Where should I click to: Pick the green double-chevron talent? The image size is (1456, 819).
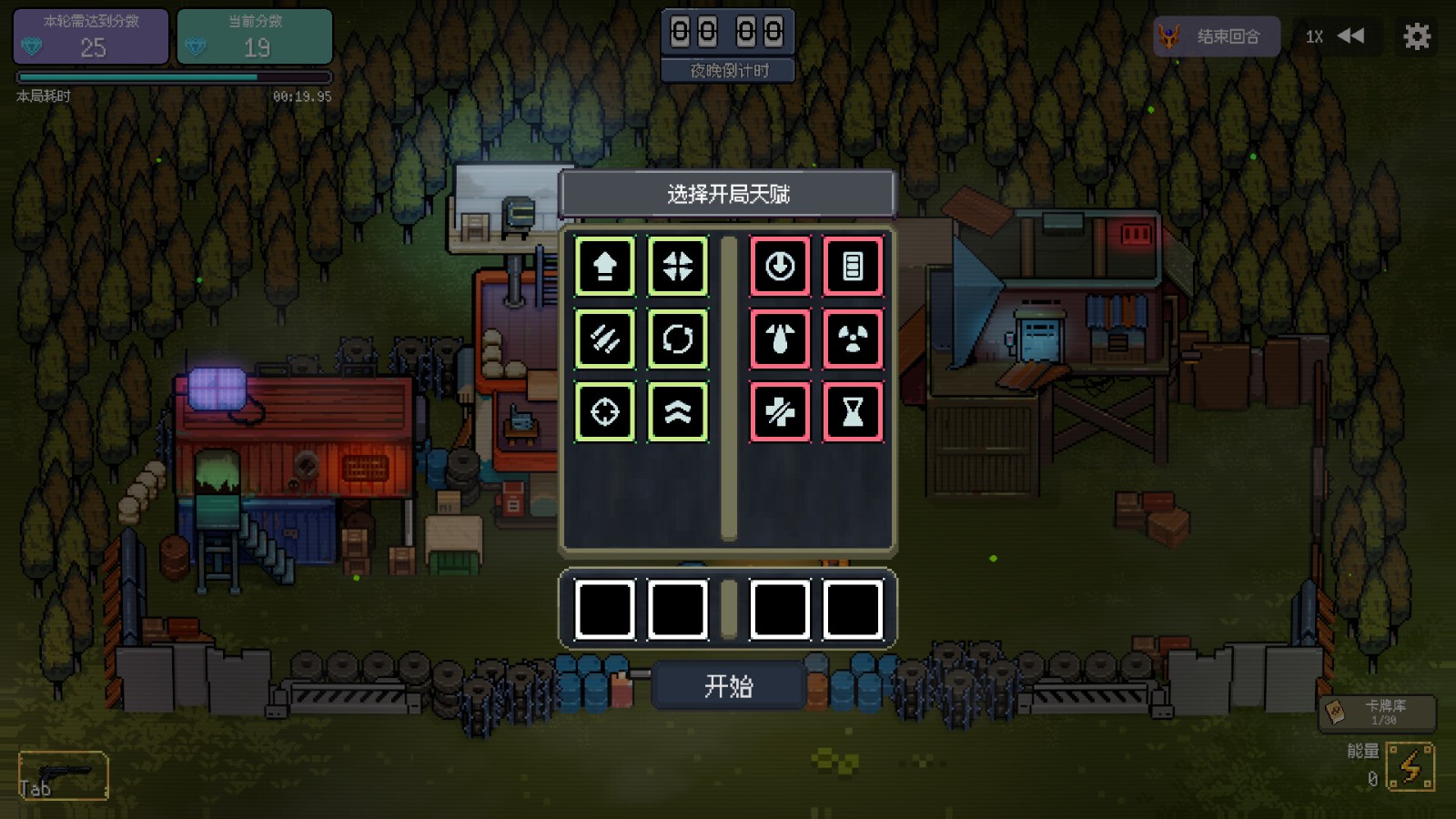point(678,411)
